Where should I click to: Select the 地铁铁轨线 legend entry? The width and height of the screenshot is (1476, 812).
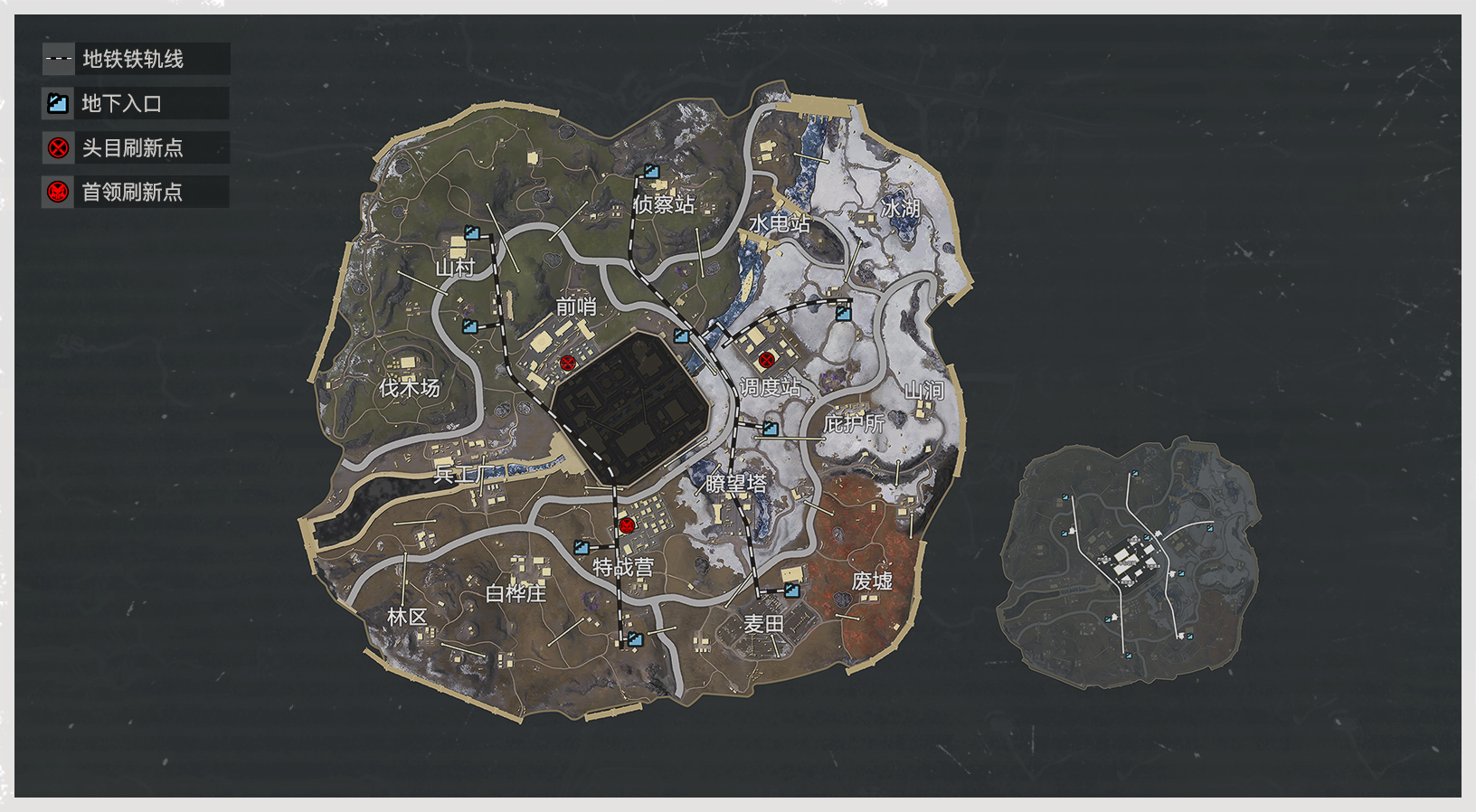pos(136,59)
